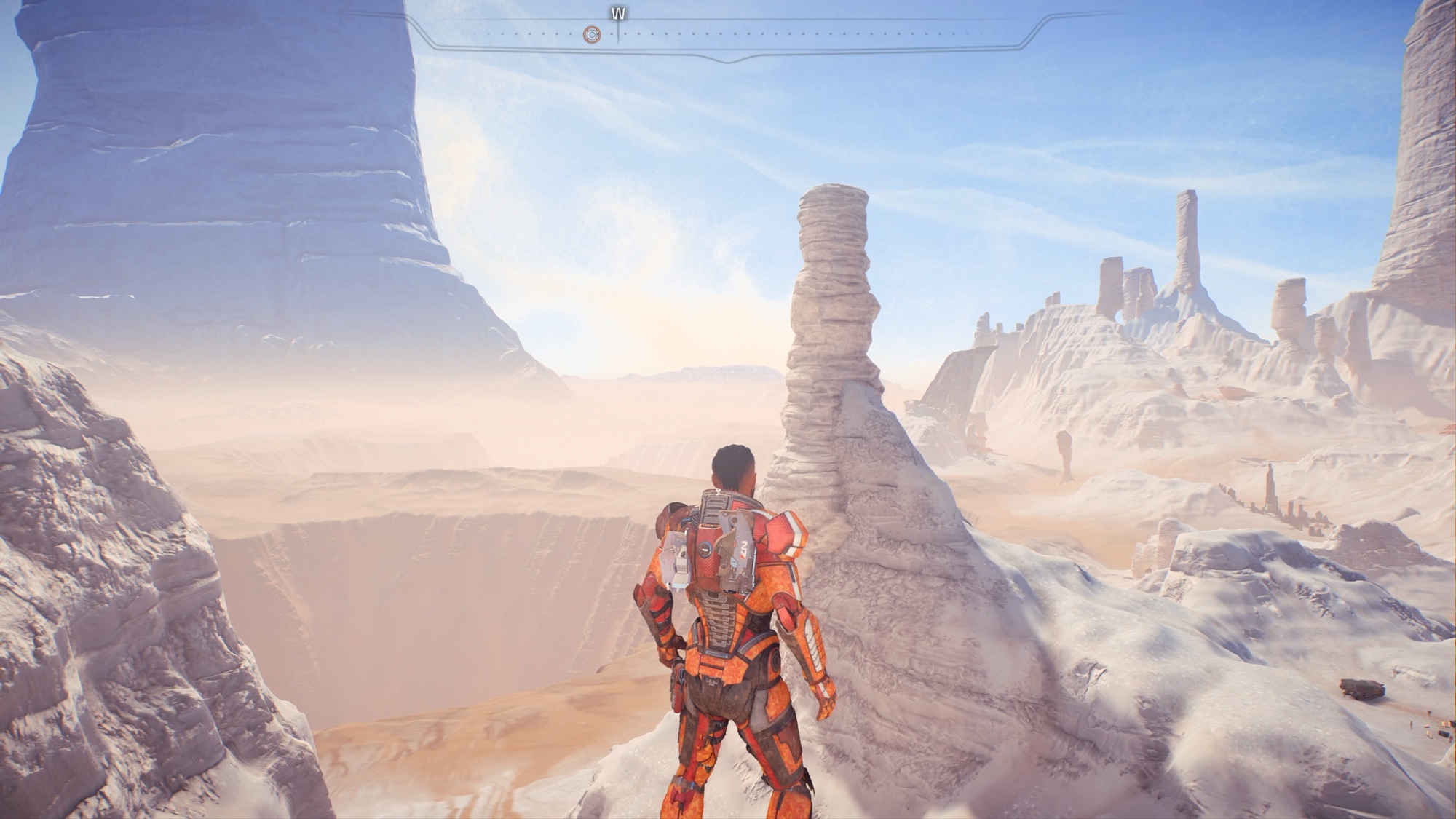
Task: Select the W heading on the compass bar
Action: pyautogui.click(x=619, y=15)
